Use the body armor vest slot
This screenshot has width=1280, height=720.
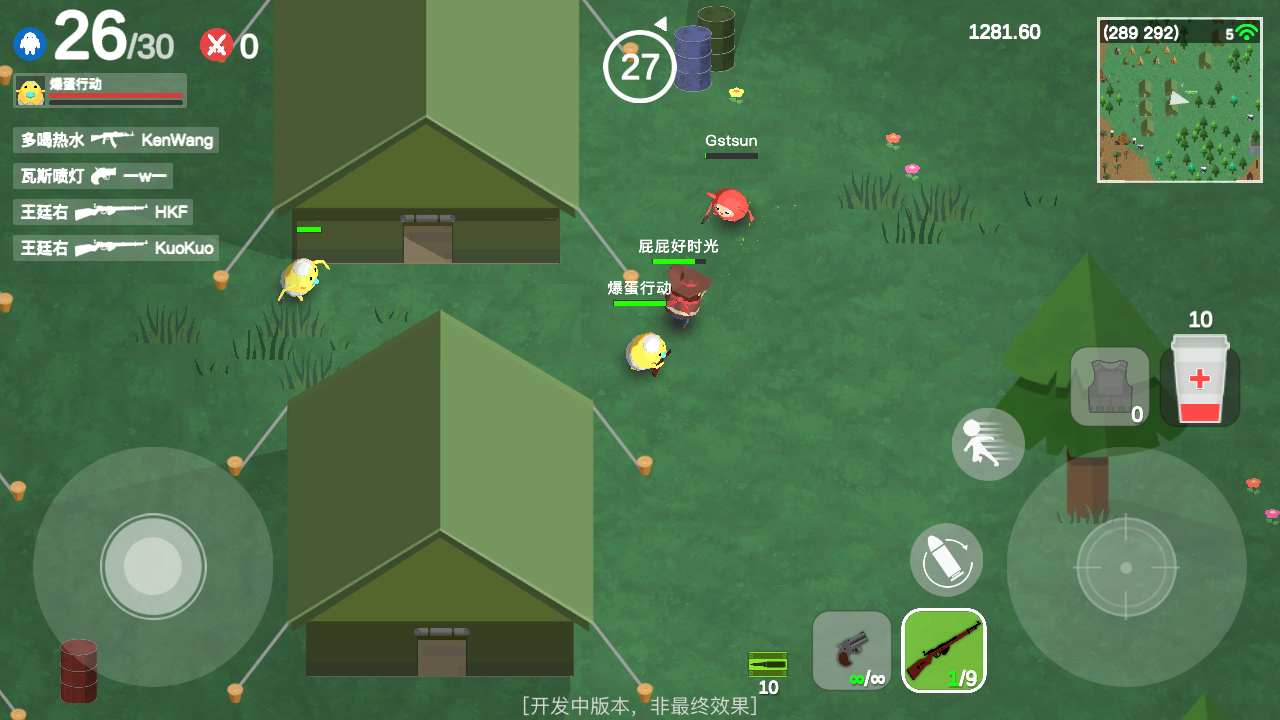[1109, 387]
